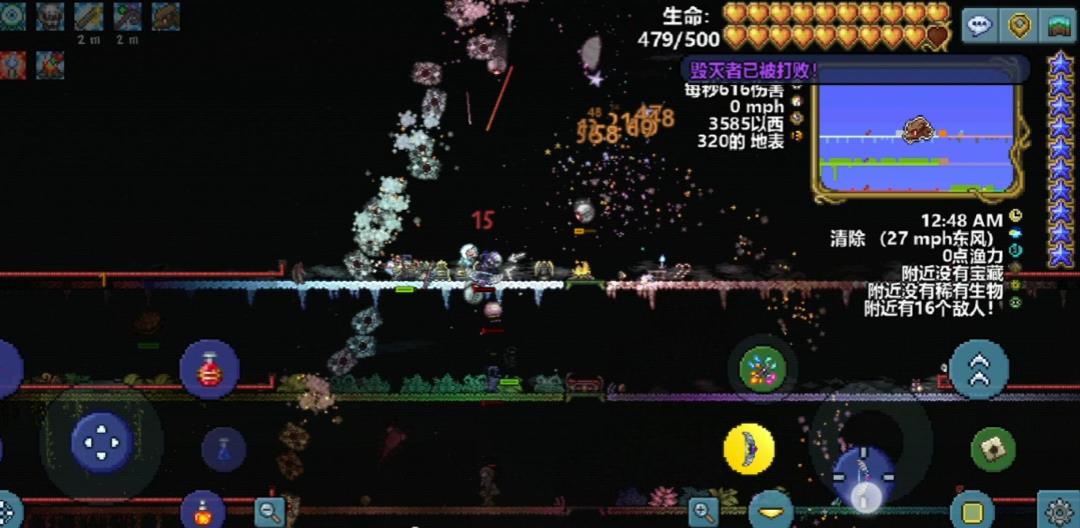Select the rainbow winged weapon quick slot
Image resolution: width=1080 pixels, height=528 pixels.
pyautogui.click(x=762, y=369)
